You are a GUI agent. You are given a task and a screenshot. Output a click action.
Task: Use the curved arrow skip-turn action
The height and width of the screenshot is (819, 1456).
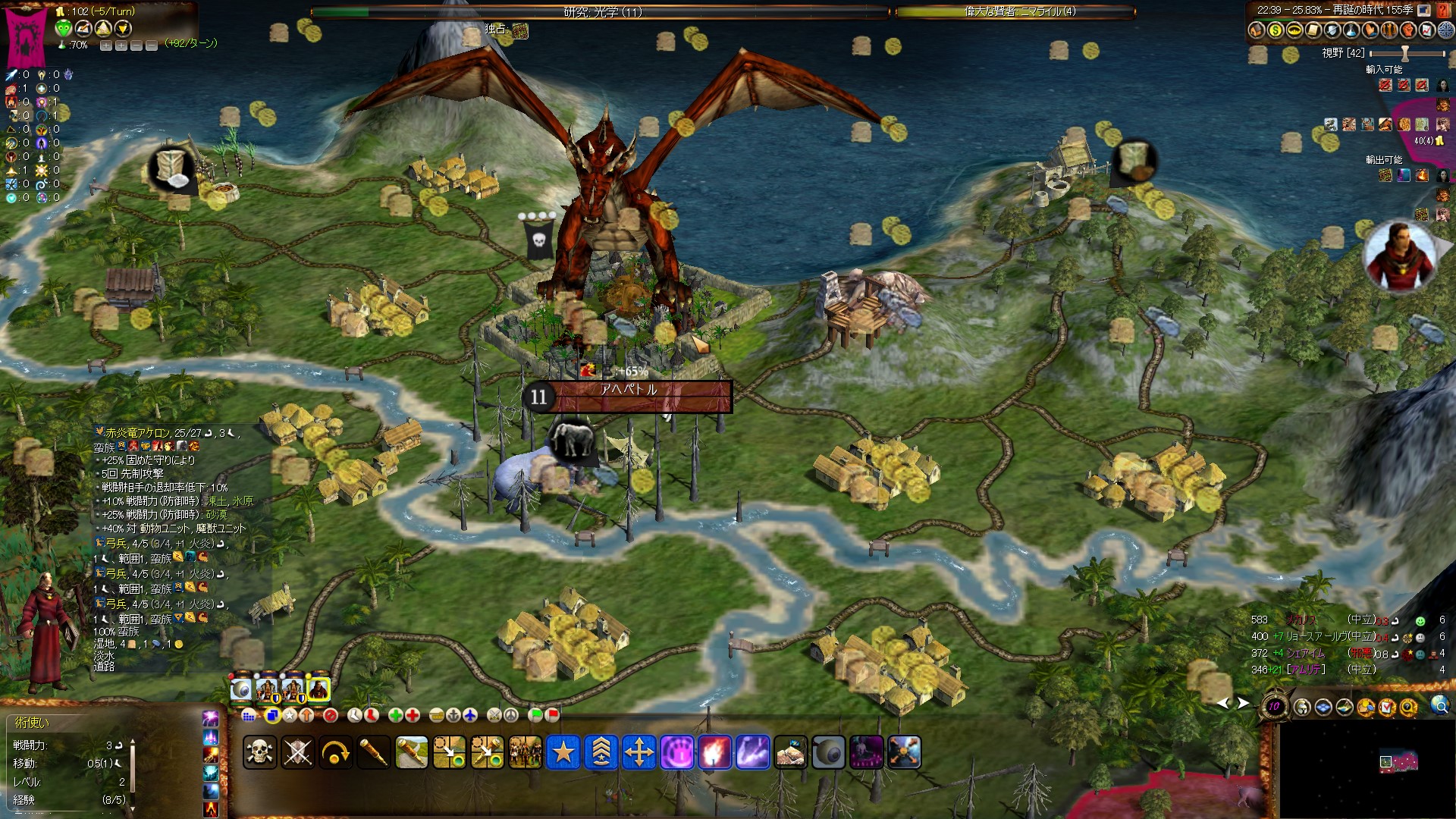click(335, 752)
